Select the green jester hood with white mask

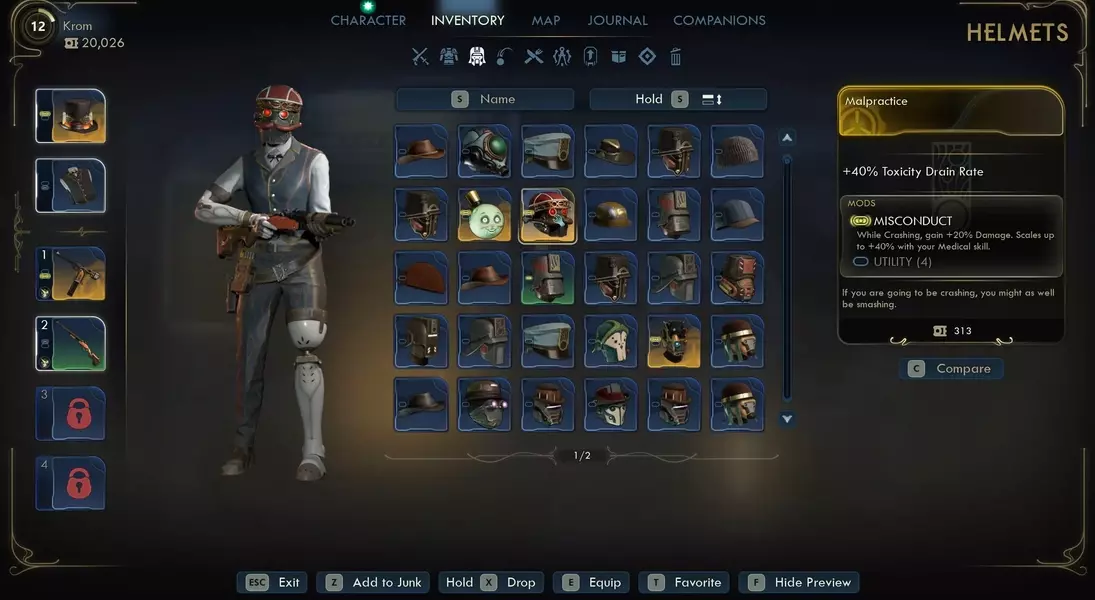point(611,341)
